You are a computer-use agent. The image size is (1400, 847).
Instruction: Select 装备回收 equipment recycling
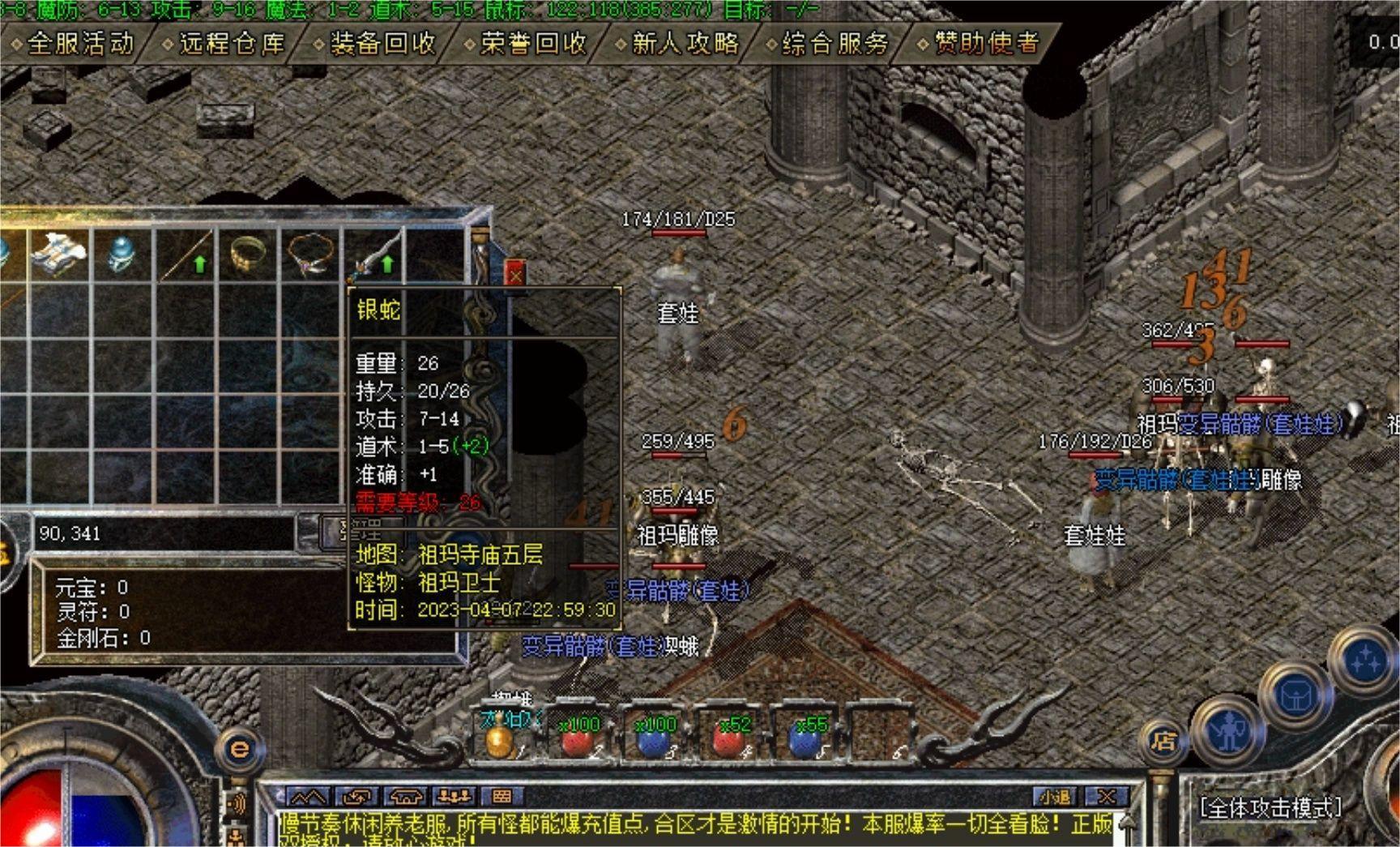point(382,43)
